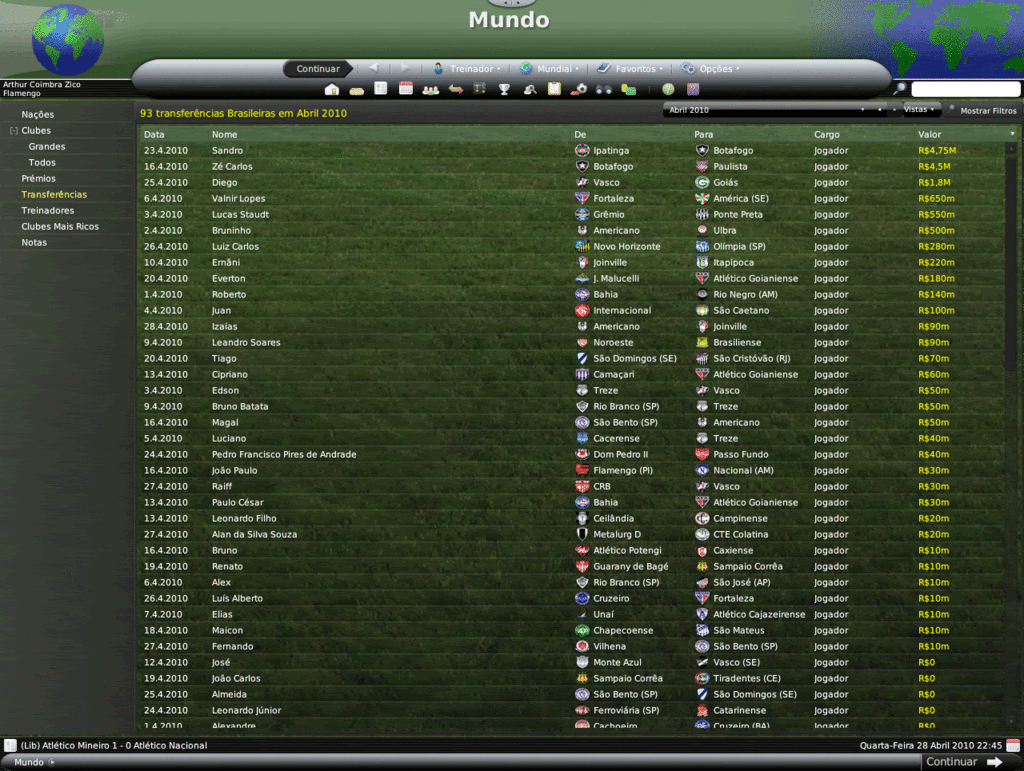Select Prémios in the sidebar

(39, 179)
